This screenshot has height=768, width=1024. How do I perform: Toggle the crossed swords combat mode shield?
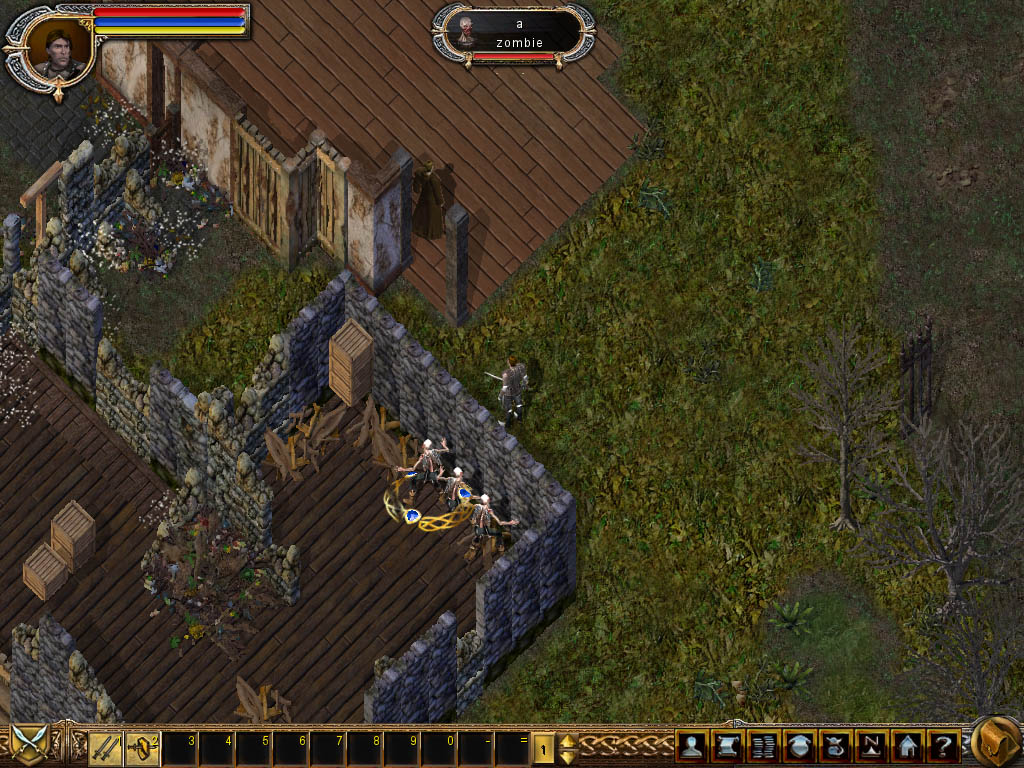point(29,745)
